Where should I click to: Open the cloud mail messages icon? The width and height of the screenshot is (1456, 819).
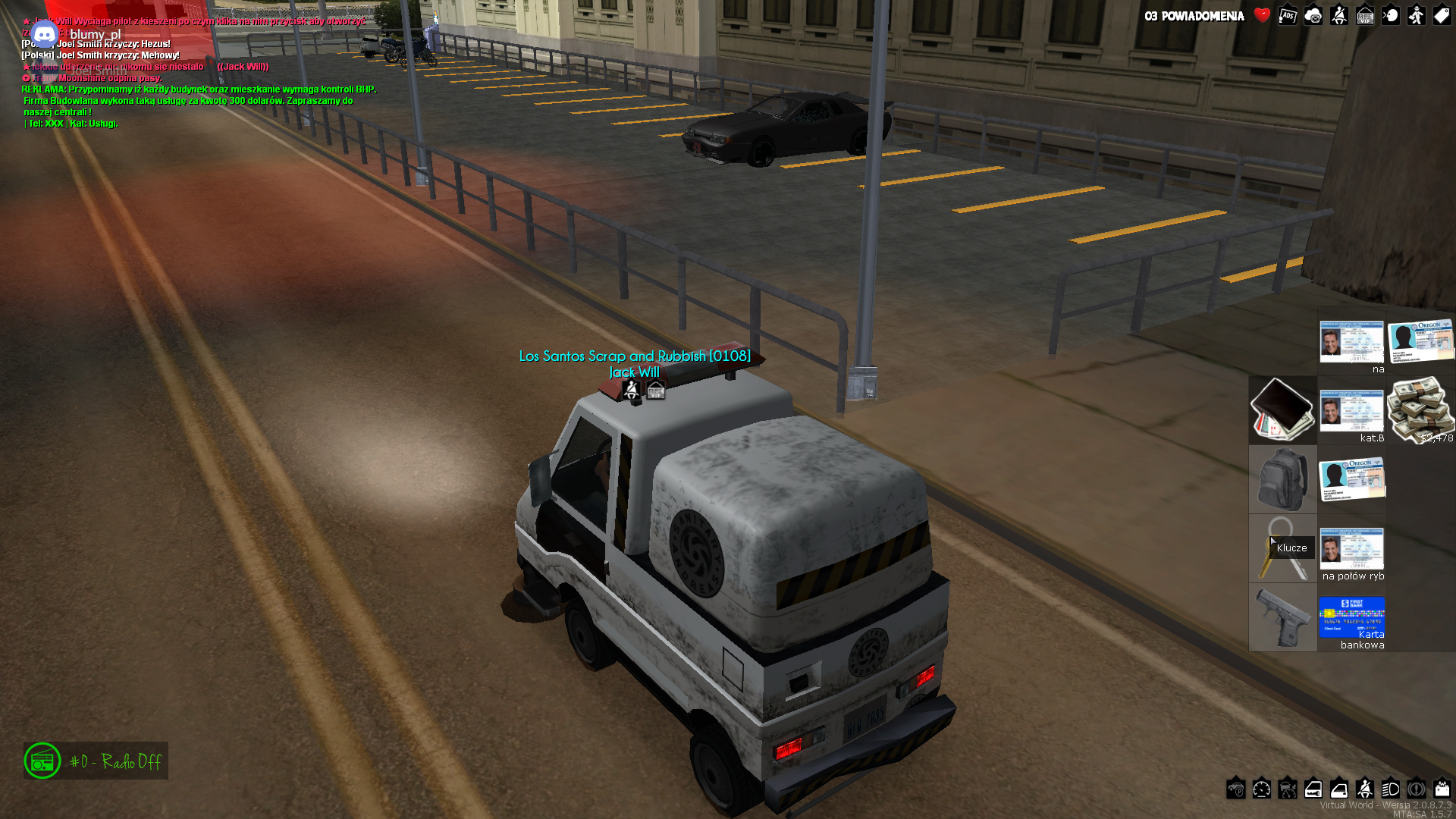pos(1313,16)
